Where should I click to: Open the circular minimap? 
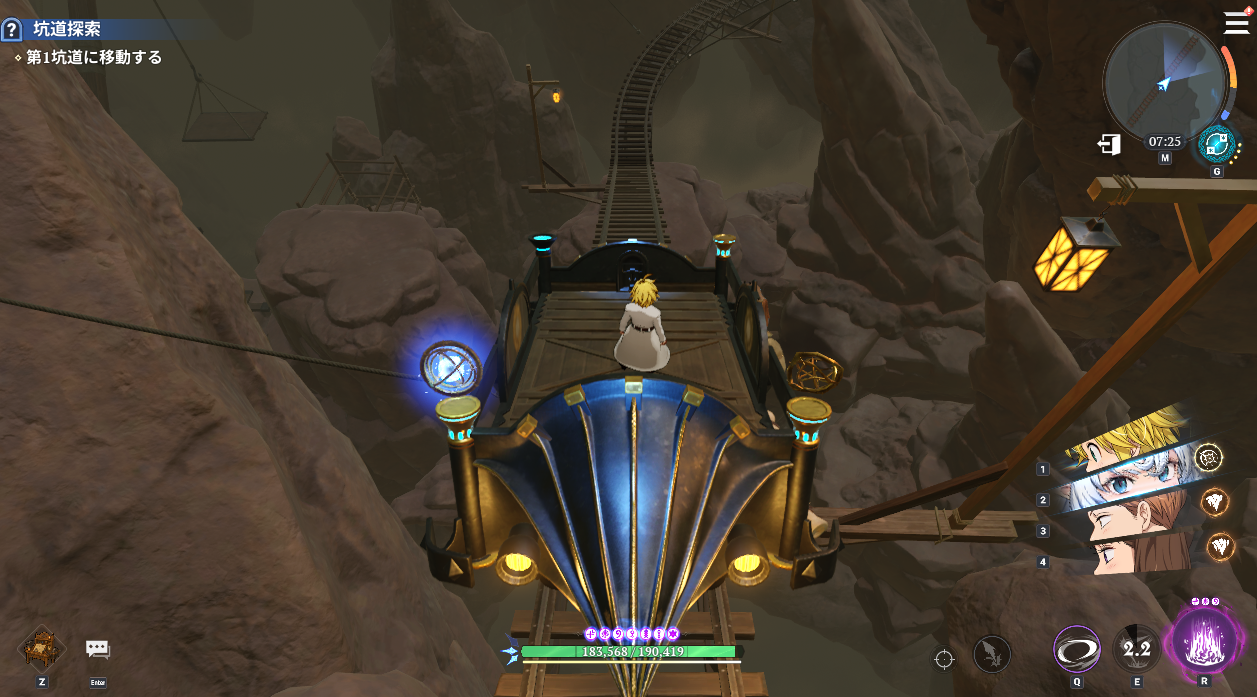click(1163, 80)
